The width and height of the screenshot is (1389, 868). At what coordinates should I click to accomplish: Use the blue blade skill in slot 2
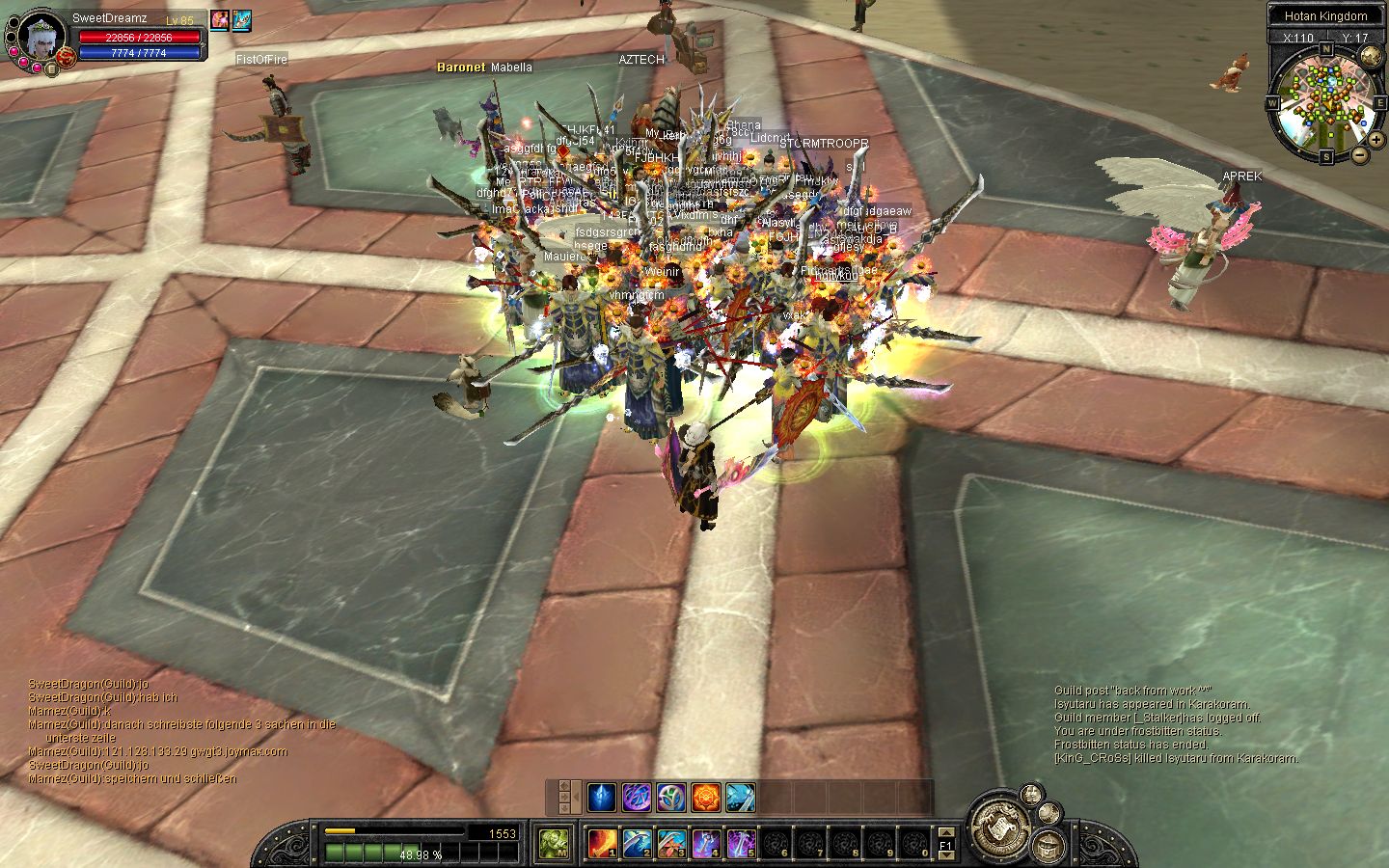coord(637,843)
